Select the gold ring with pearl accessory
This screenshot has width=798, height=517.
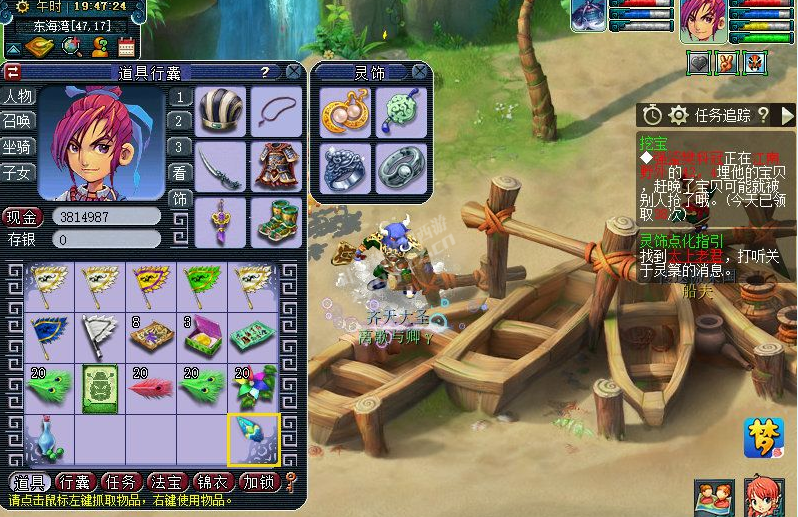[345, 112]
